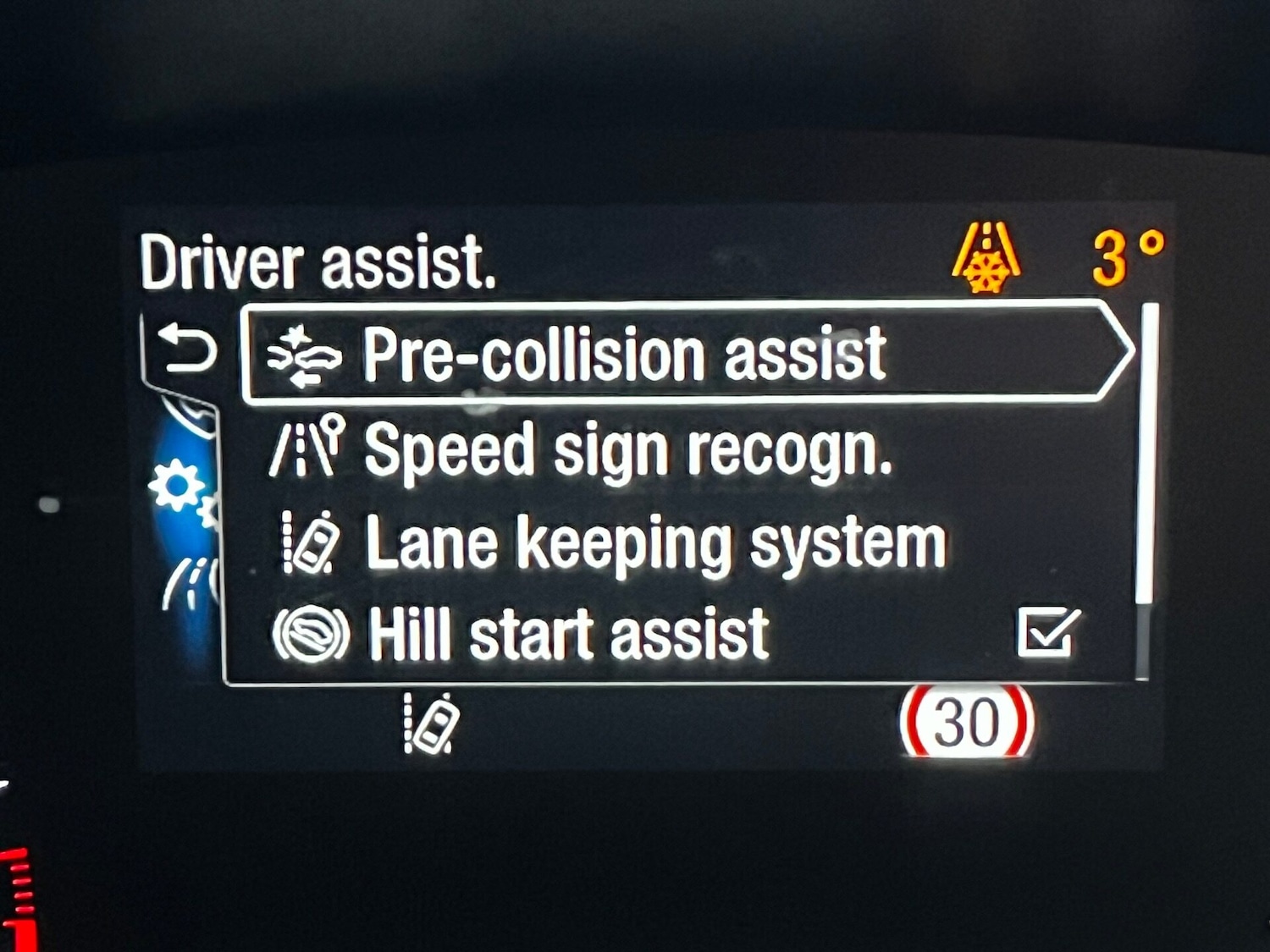Viewport: 1270px width, 952px height.
Task: Select Speed sign recogn. entry
Action: [x=628, y=450]
